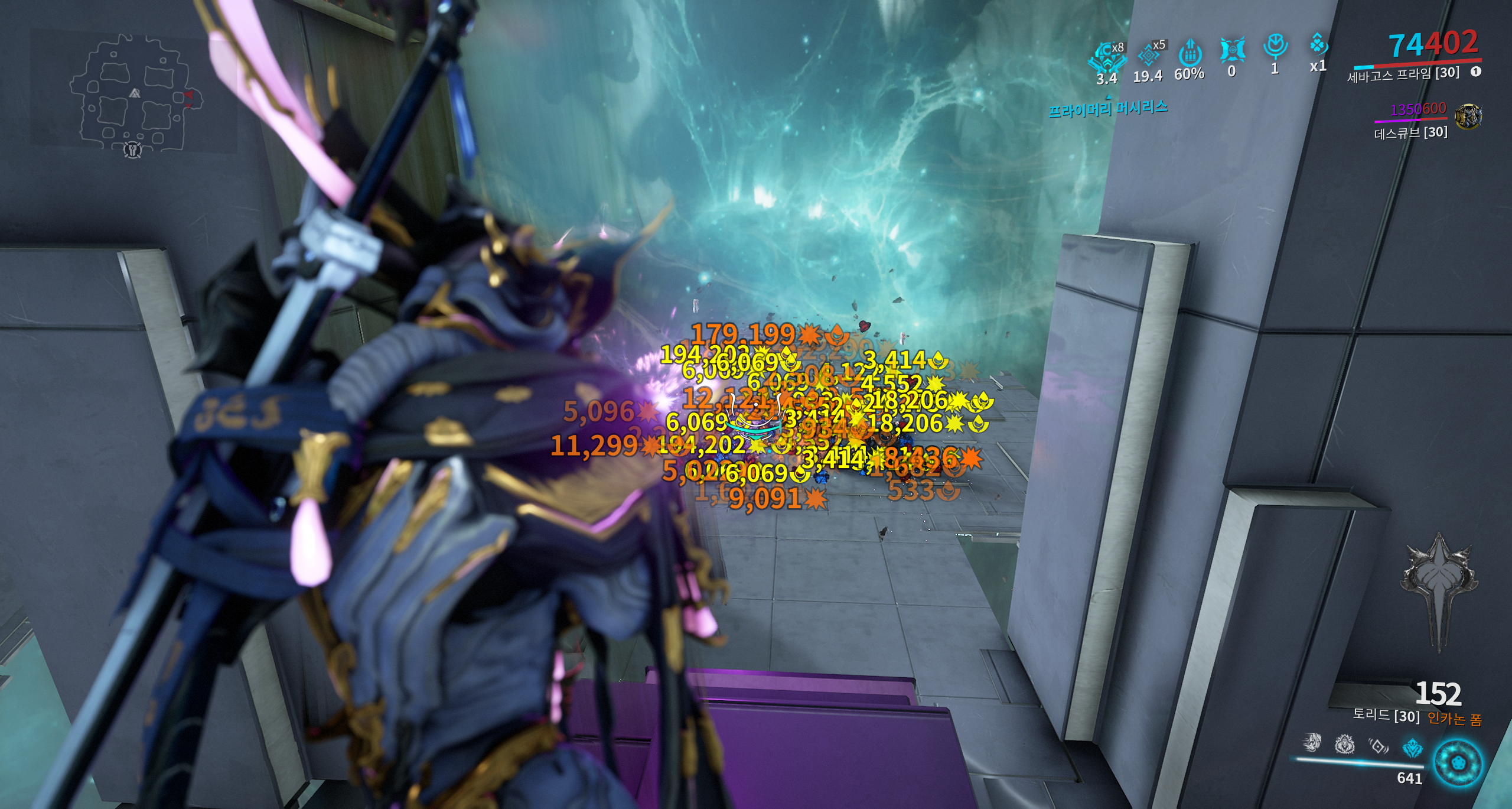Viewport: 1512px width, 809px height.
Task: Click the glowing circular energy orb
Action: pos(1458,763)
